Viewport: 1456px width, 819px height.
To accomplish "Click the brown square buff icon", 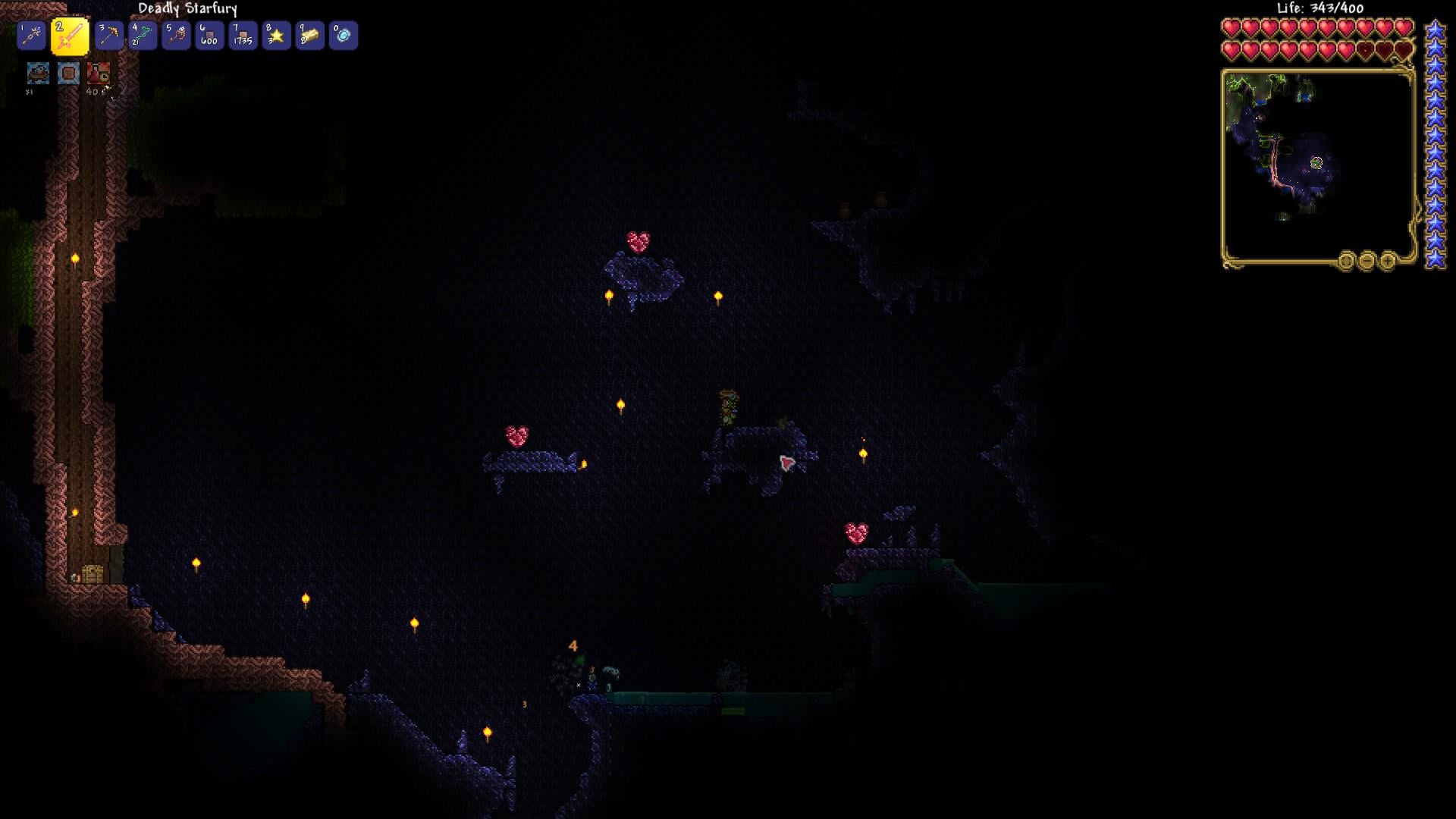I will (x=68, y=73).
